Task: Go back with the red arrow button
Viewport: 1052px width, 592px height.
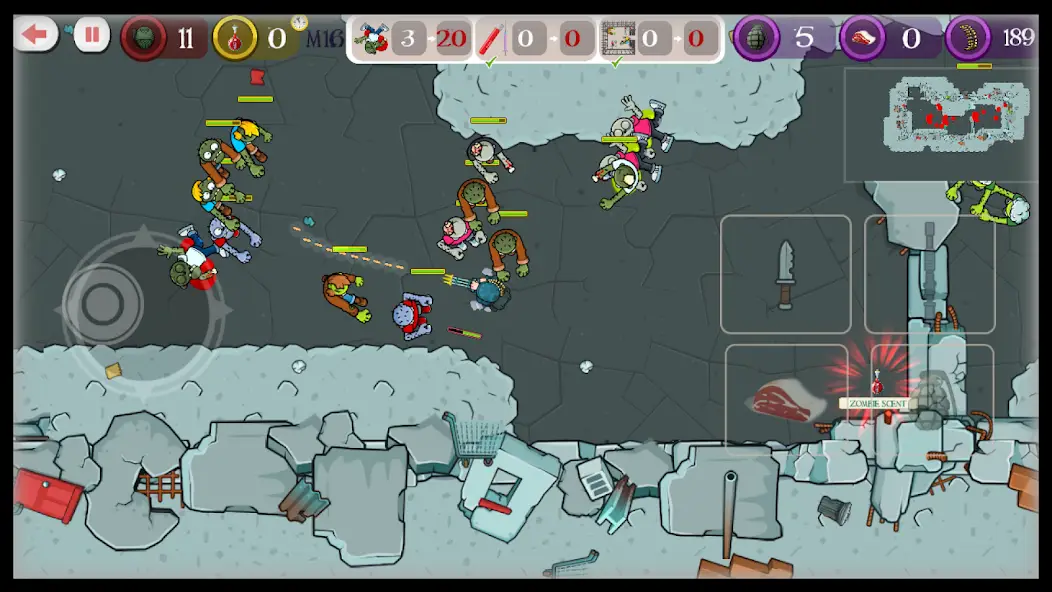Action: (35, 36)
